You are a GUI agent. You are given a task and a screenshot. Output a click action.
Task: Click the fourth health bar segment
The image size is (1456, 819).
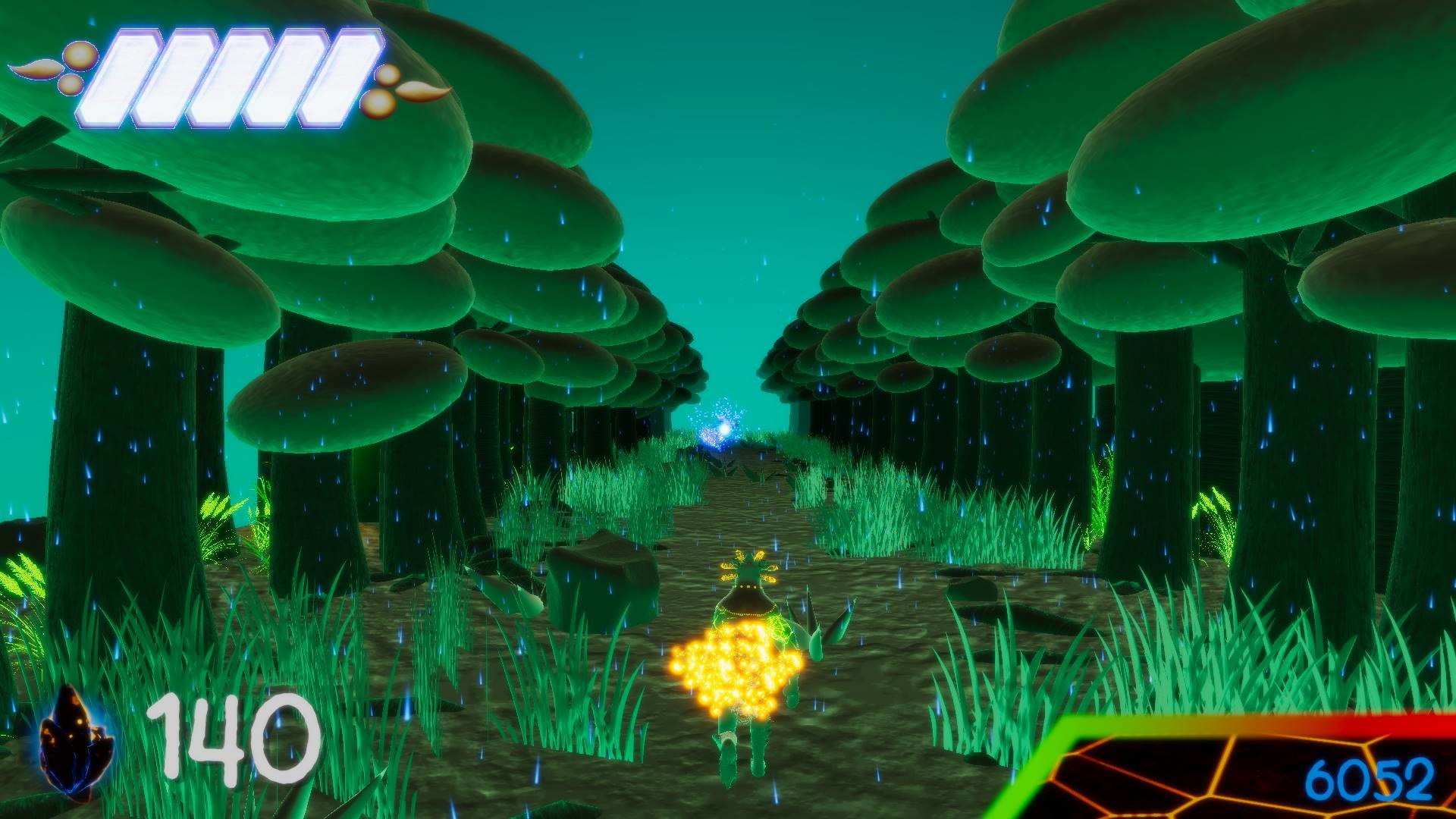pos(290,76)
